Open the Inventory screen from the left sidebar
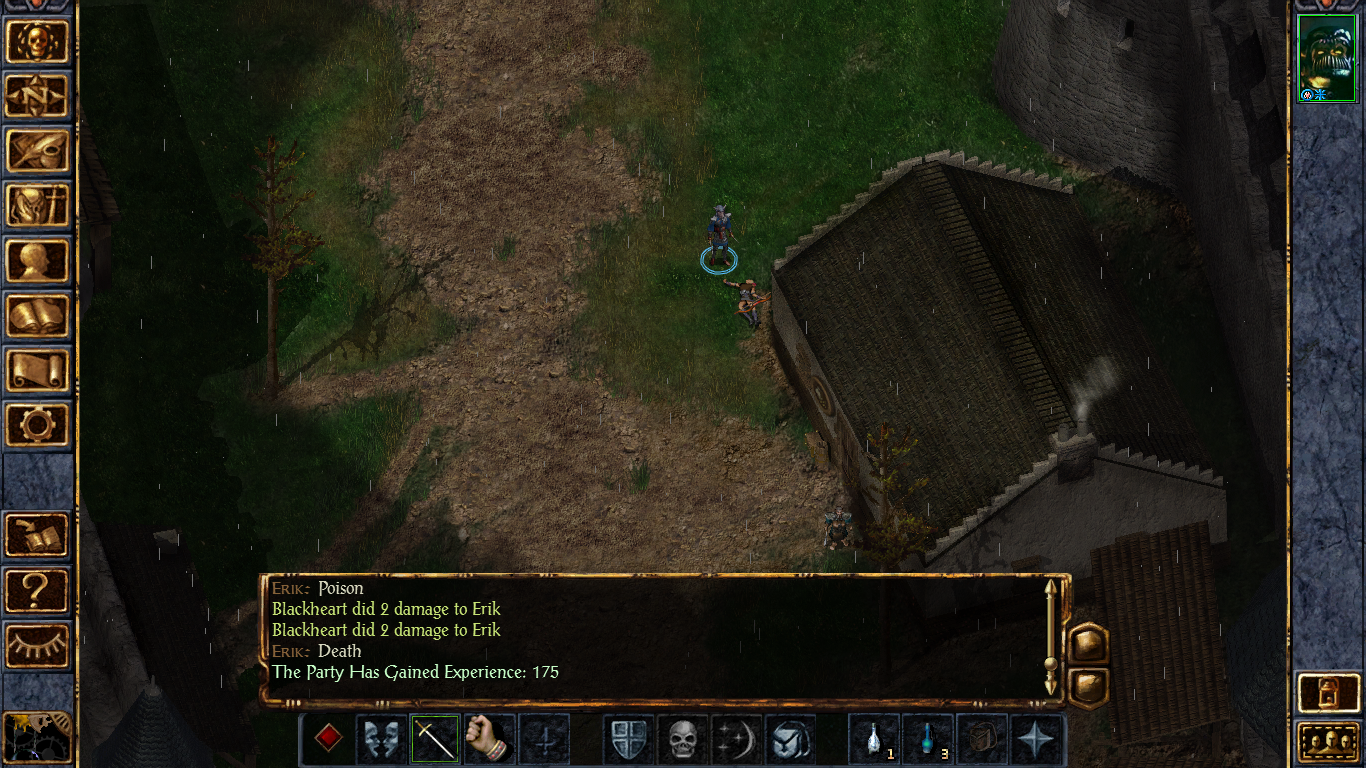Image resolution: width=1366 pixels, height=768 pixels. coord(38,203)
